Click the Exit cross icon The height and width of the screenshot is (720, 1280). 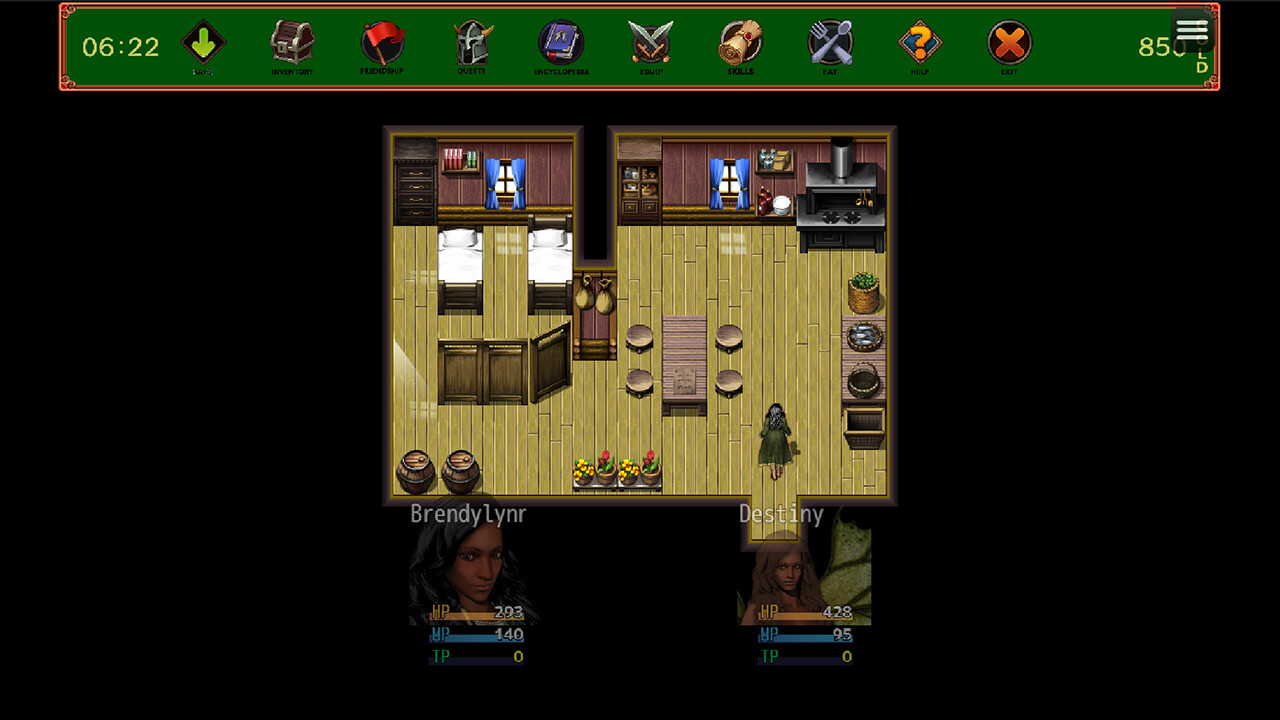pyautogui.click(x=1009, y=44)
